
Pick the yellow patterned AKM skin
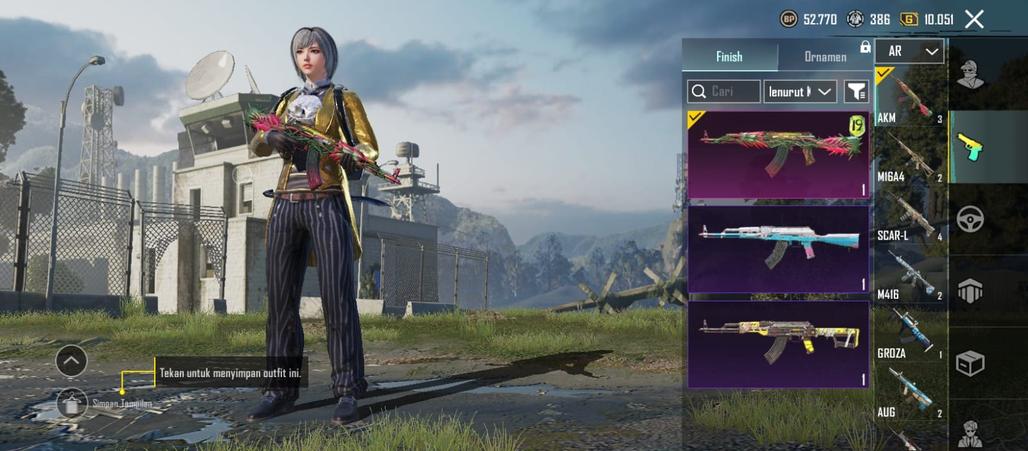pos(779,343)
